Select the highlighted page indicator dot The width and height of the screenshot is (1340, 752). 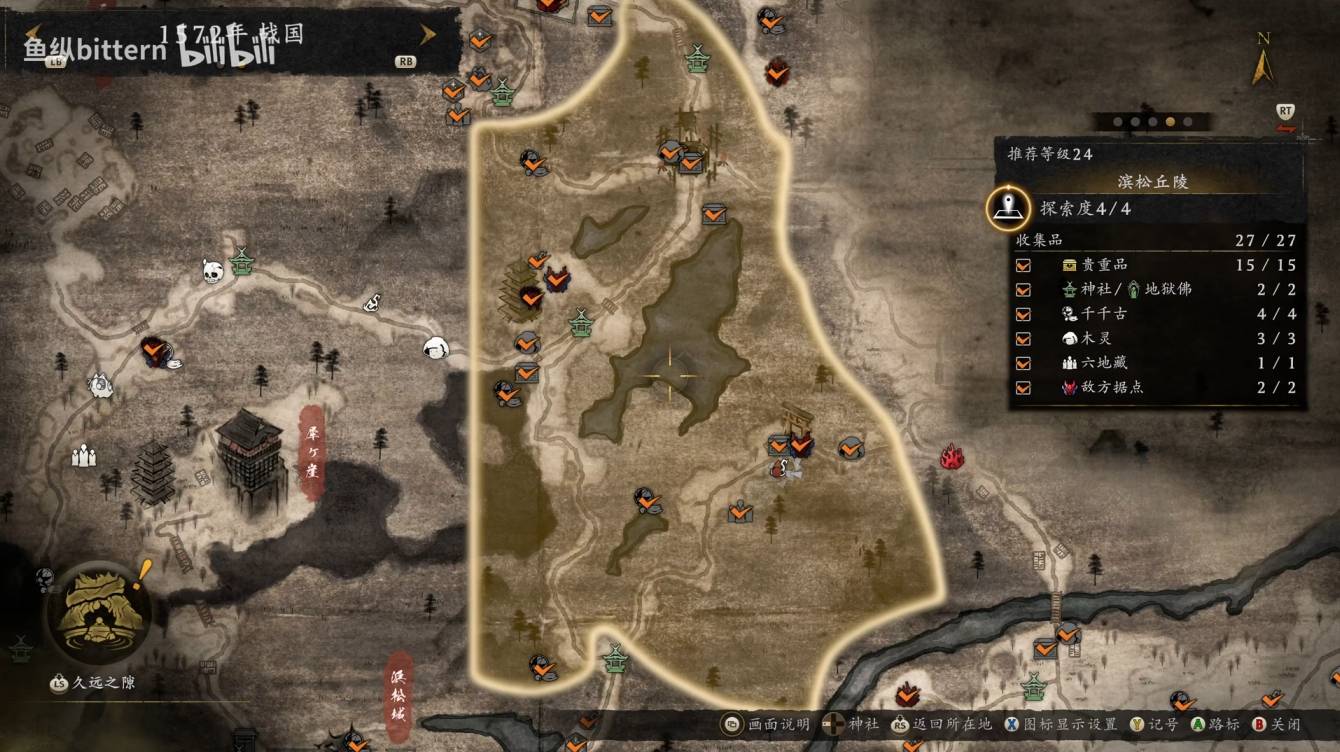pos(1170,122)
